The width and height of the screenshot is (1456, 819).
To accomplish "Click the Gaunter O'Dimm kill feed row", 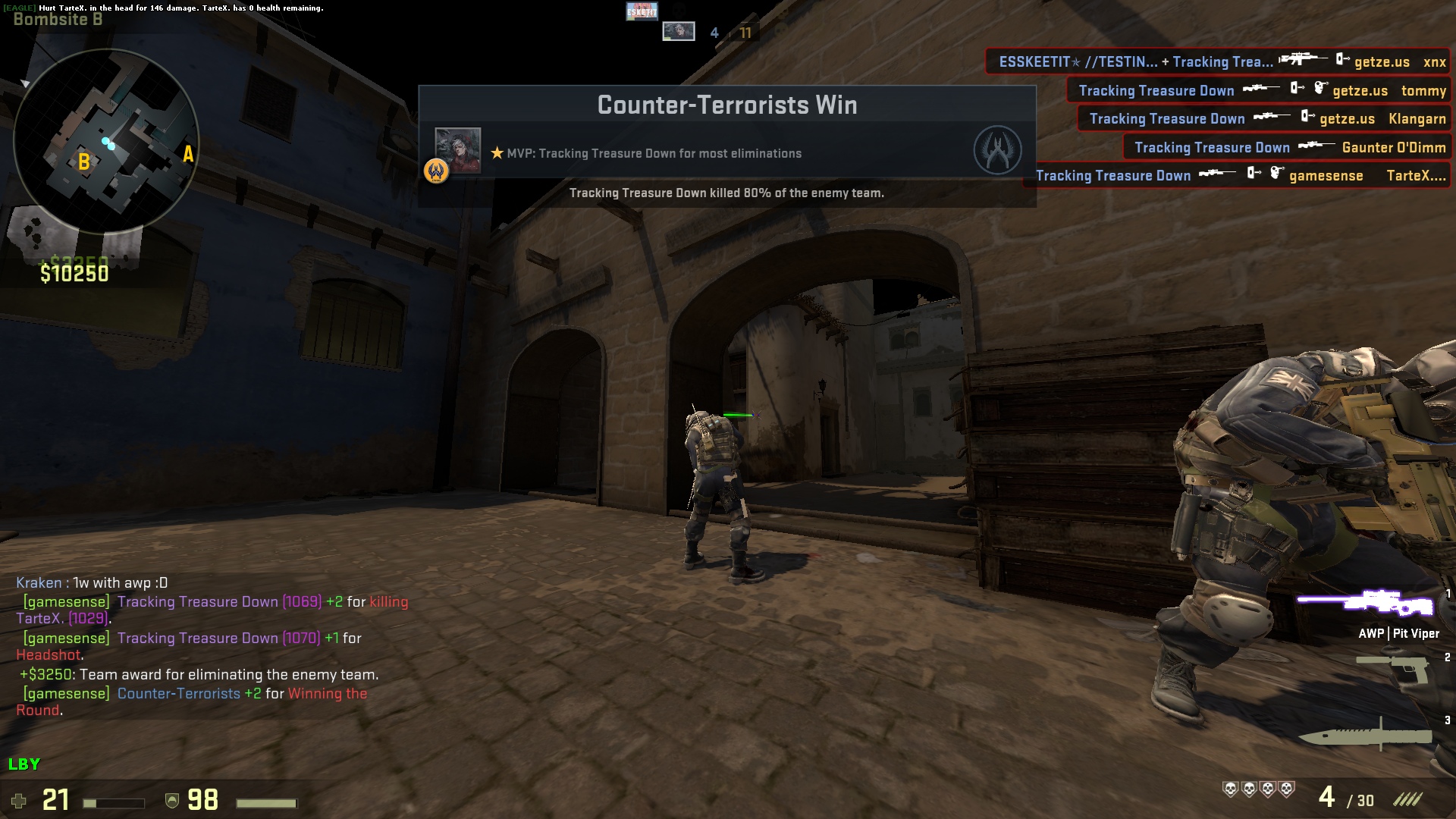I will (1287, 148).
